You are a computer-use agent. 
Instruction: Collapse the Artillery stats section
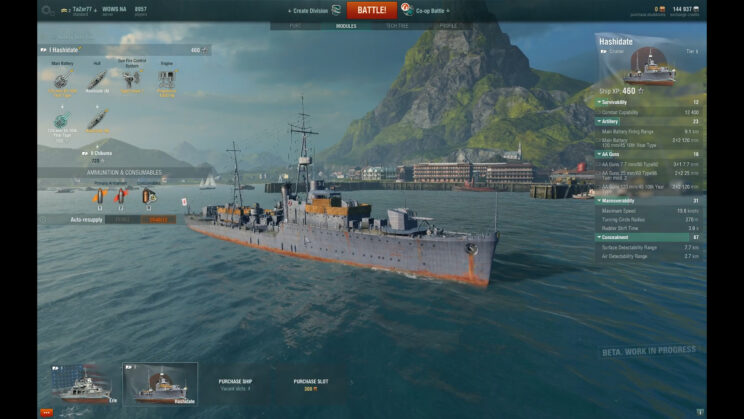[x=610, y=121]
